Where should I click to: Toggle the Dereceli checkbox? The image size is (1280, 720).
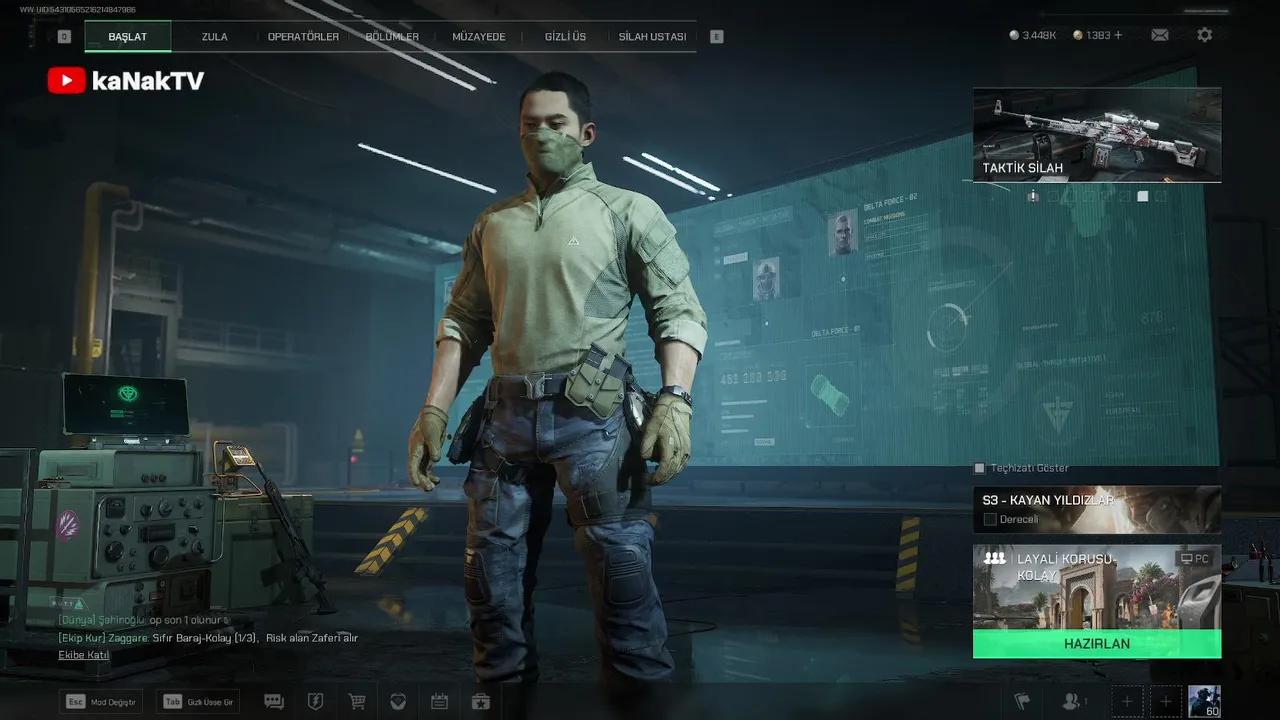[990, 519]
